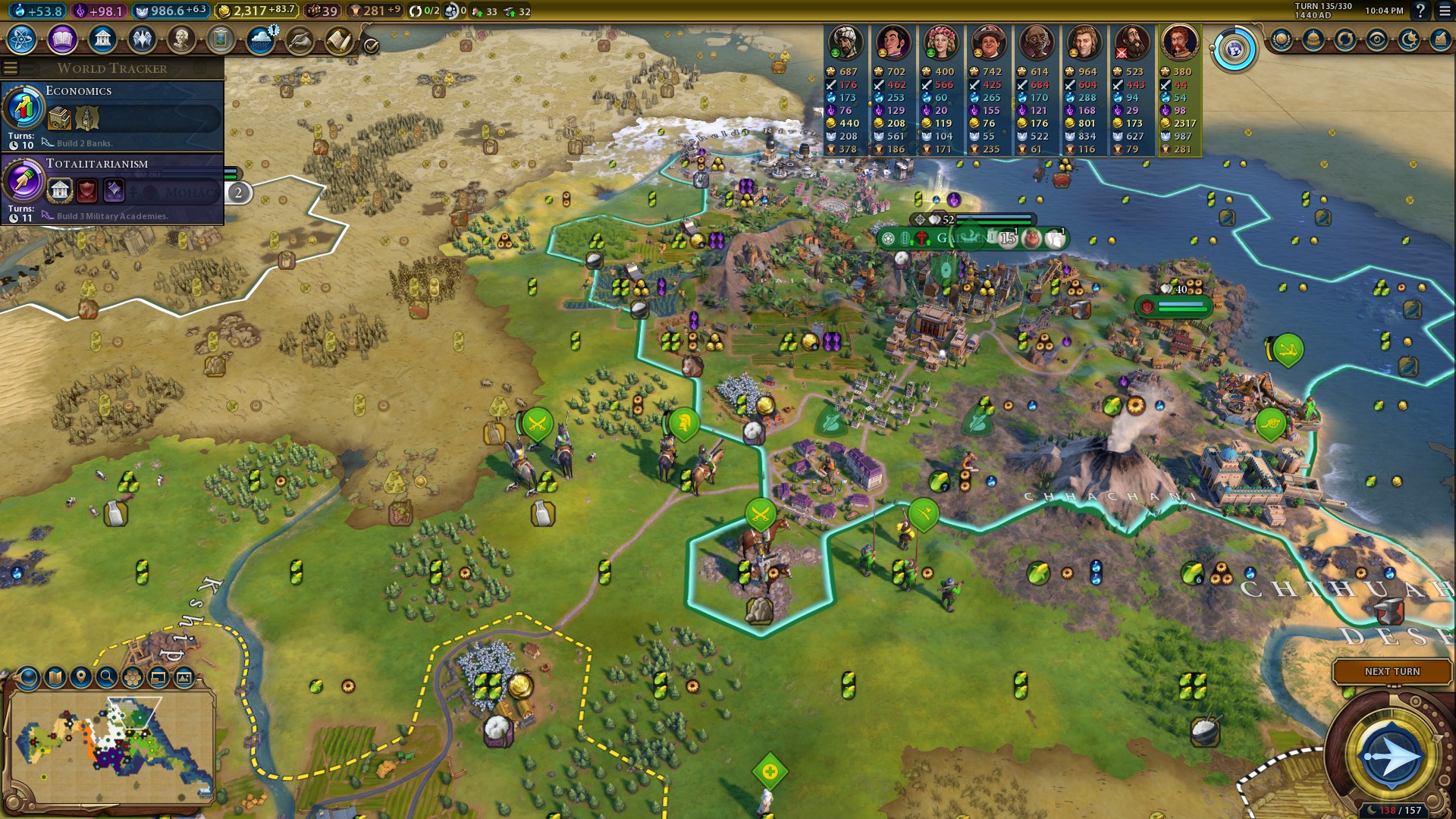Open the map pins button
Image resolution: width=1456 pixels, height=819 pixels.
coord(81,677)
